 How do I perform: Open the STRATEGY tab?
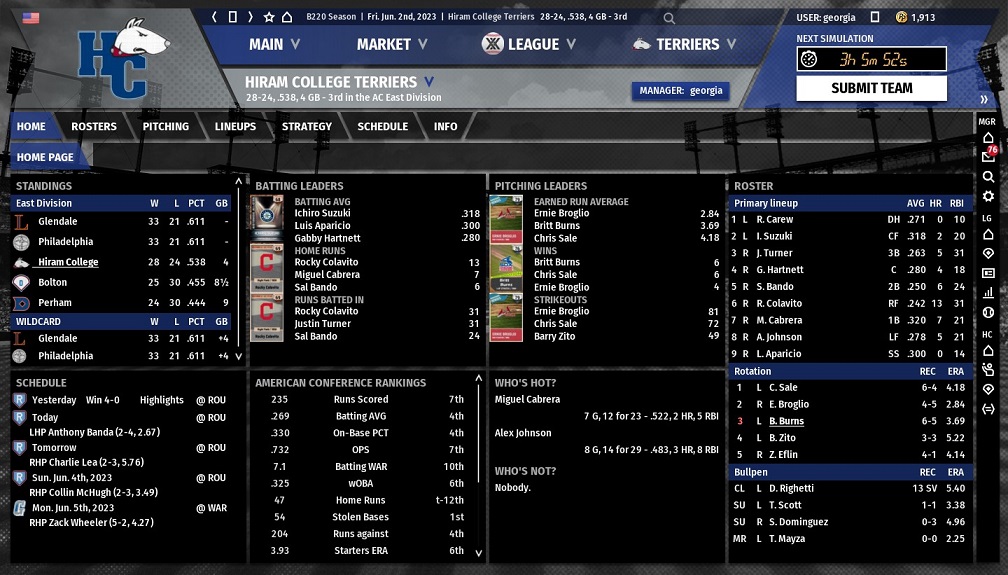[x=307, y=127]
